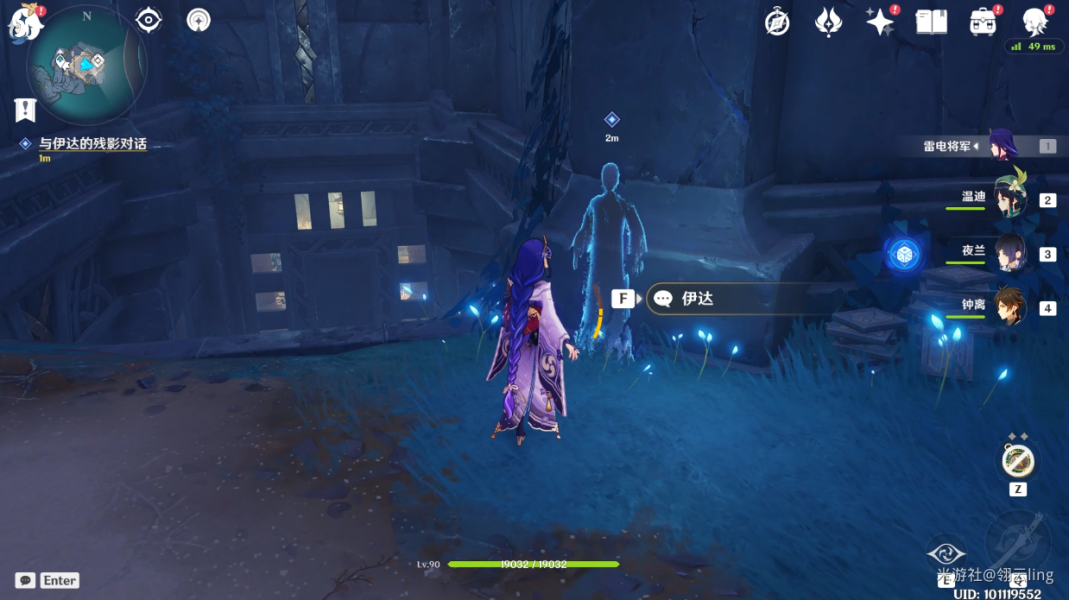
Task: Open the adventurer handbook book icon
Action: [x=931, y=22]
